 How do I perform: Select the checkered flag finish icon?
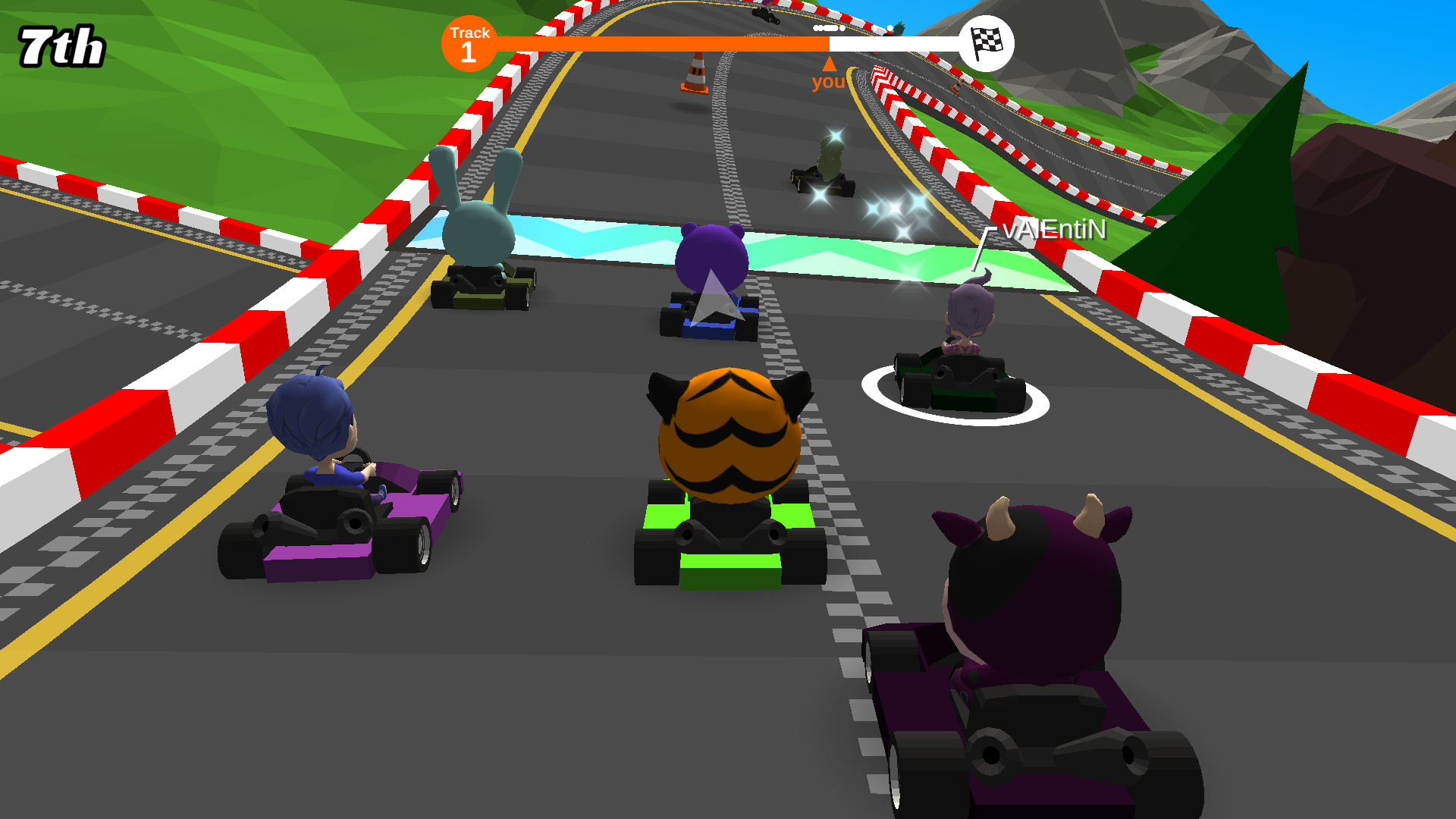coord(987,43)
